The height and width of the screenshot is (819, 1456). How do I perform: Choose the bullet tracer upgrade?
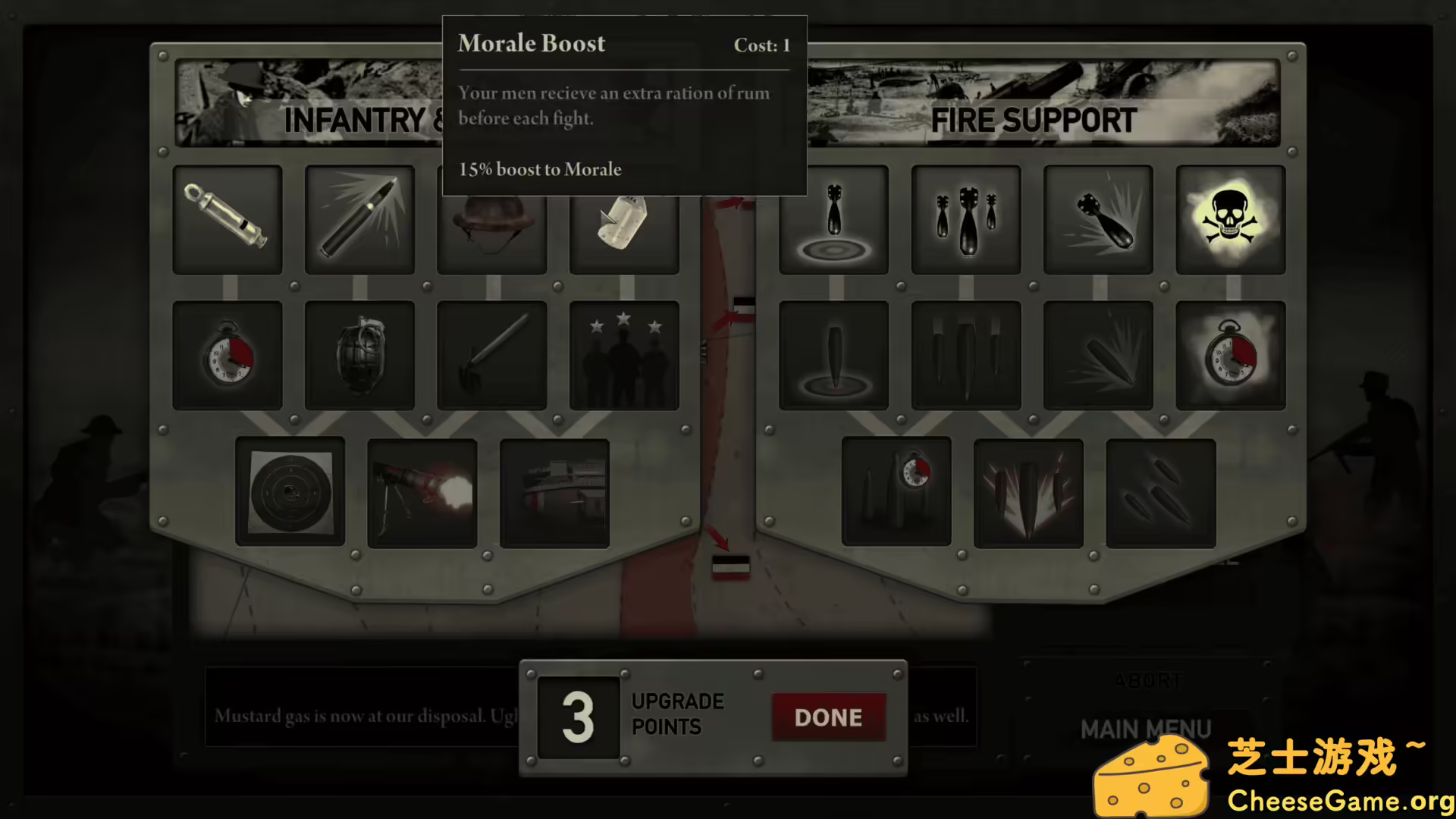coord(359,220)
